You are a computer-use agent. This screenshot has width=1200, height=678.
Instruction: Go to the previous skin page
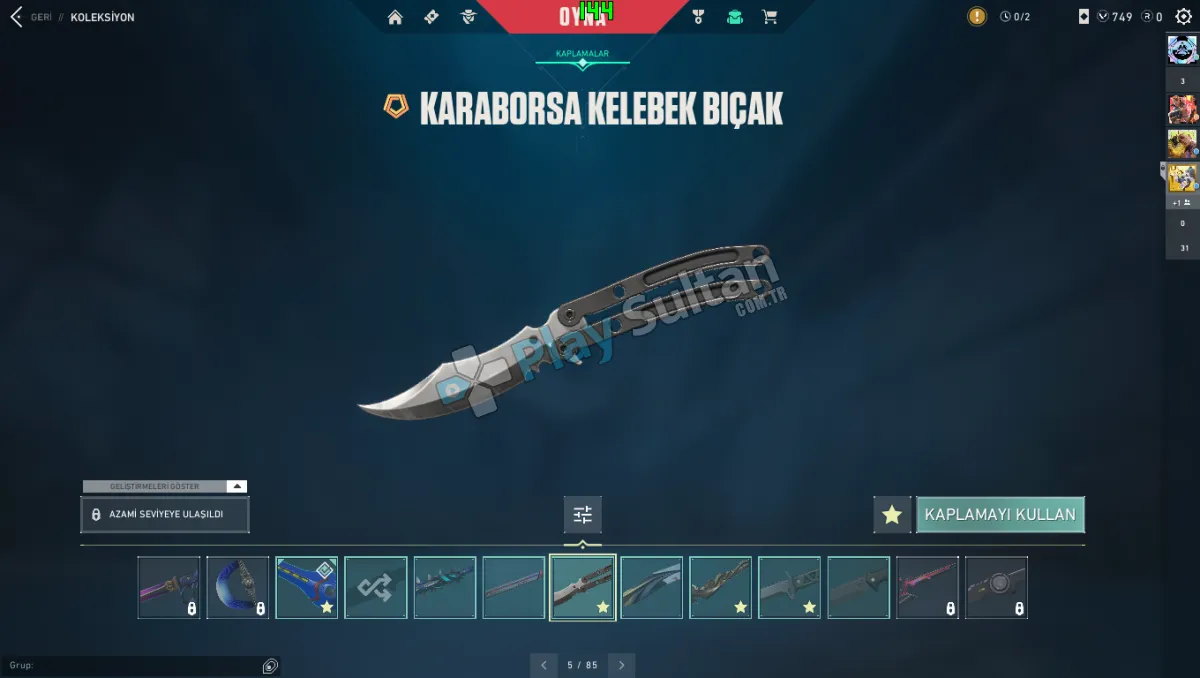point(543,665)
